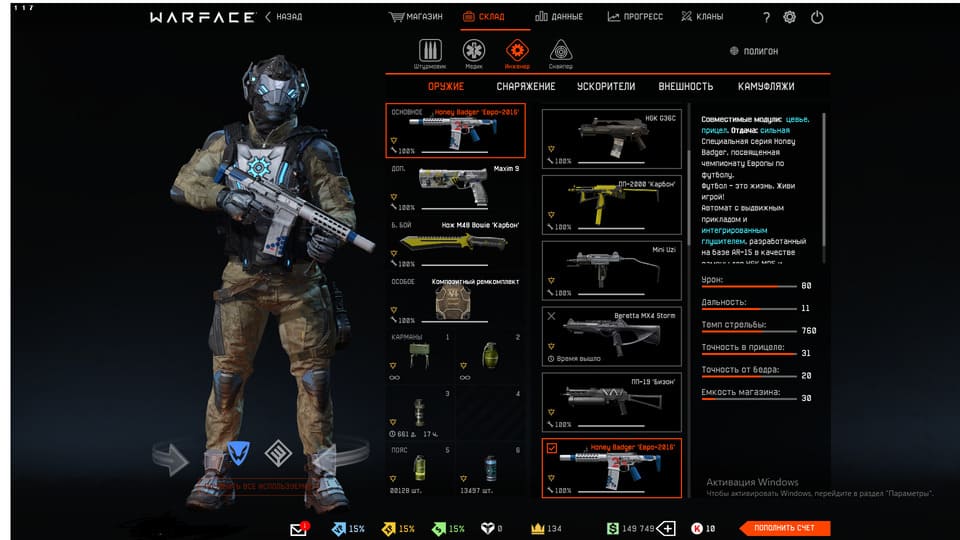Switch to the Внешность tab
960x540 pixels.
(685, 87)
